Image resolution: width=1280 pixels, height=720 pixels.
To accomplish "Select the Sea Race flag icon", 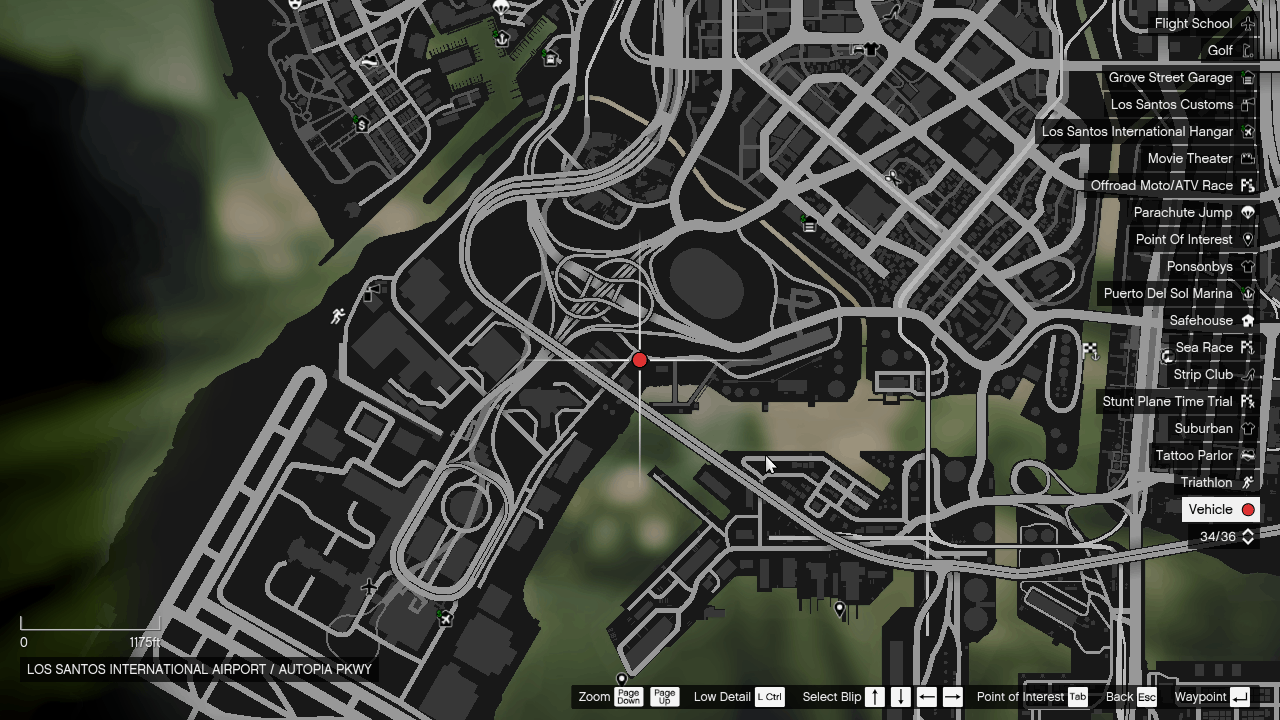I will click(x=1247, y=347).
